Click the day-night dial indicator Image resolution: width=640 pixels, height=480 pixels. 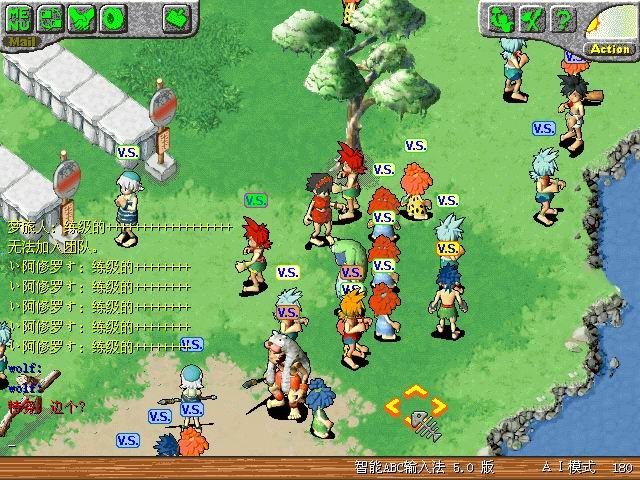click(x=609, y=24)
